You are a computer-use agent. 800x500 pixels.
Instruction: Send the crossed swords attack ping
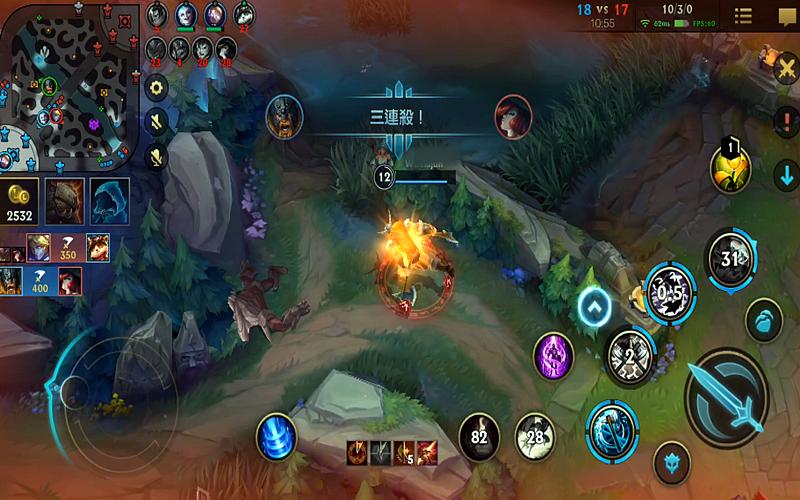point(786,68)
